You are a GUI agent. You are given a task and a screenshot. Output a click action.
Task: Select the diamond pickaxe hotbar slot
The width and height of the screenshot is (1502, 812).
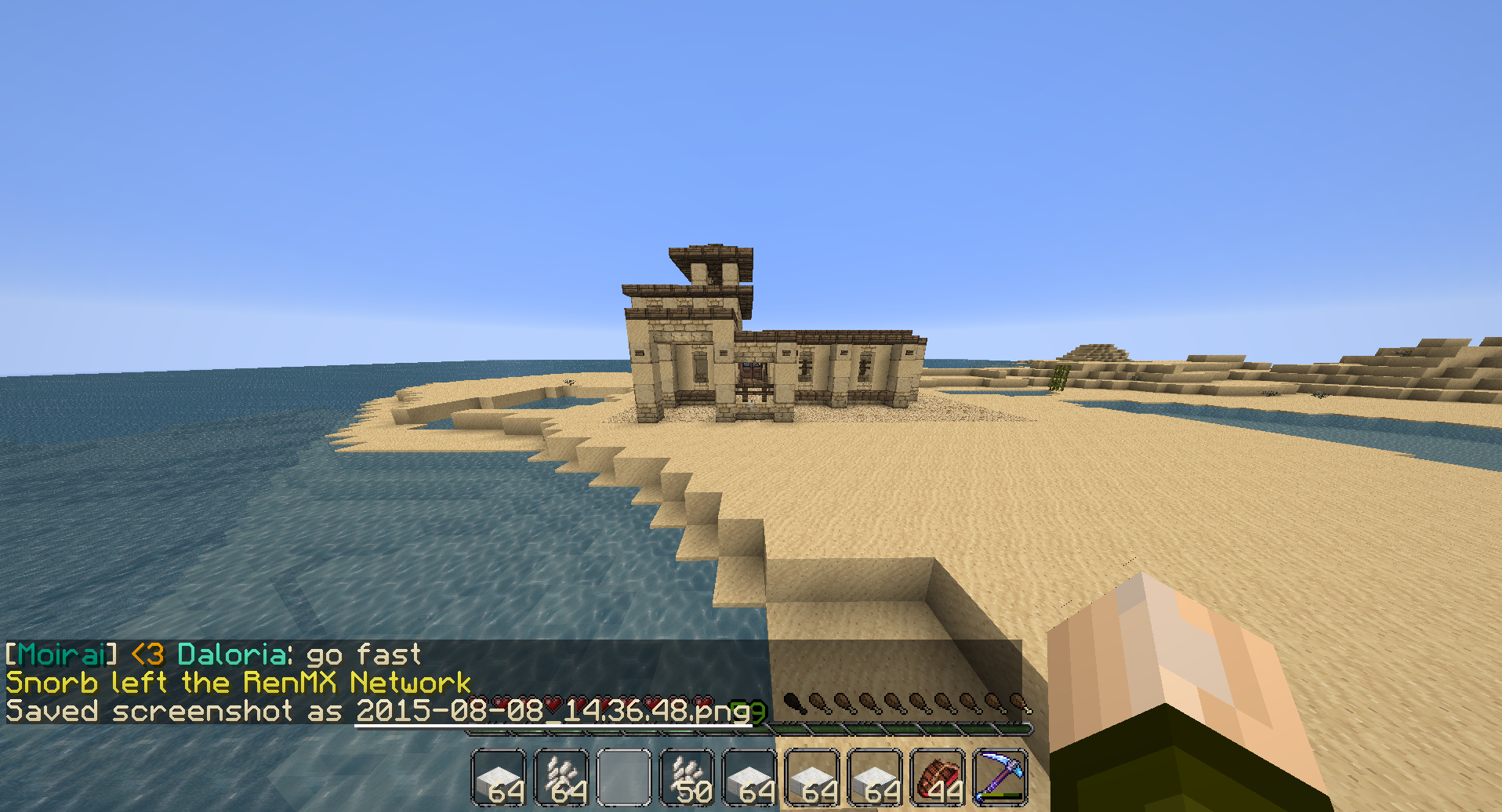pos(1000,777)
